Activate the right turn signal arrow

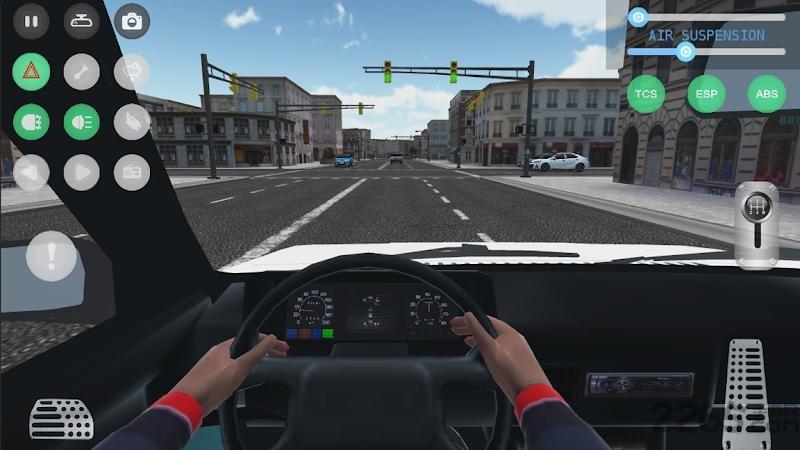[81, 172]
